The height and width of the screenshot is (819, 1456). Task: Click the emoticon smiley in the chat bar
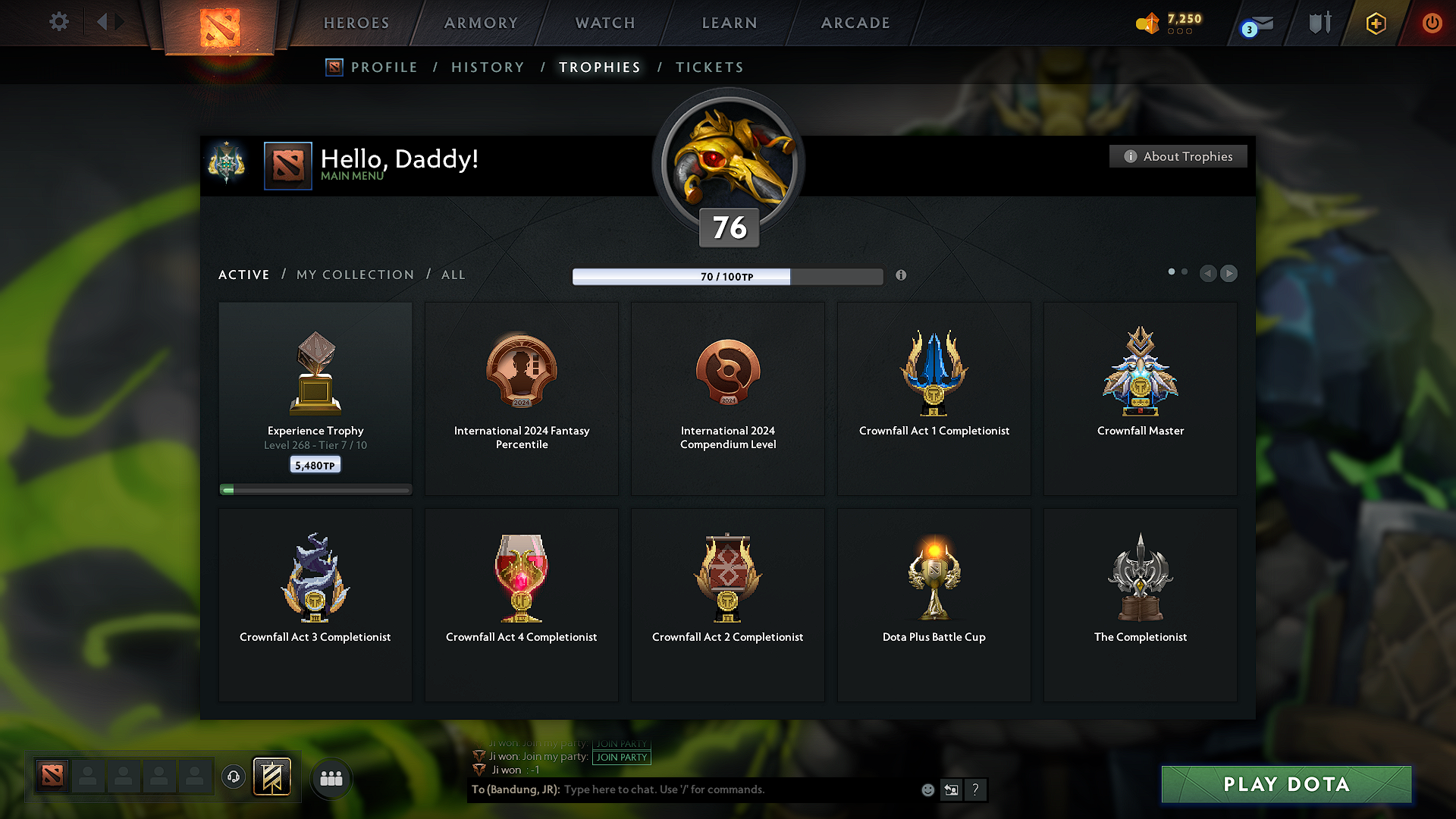coord(927,789)
